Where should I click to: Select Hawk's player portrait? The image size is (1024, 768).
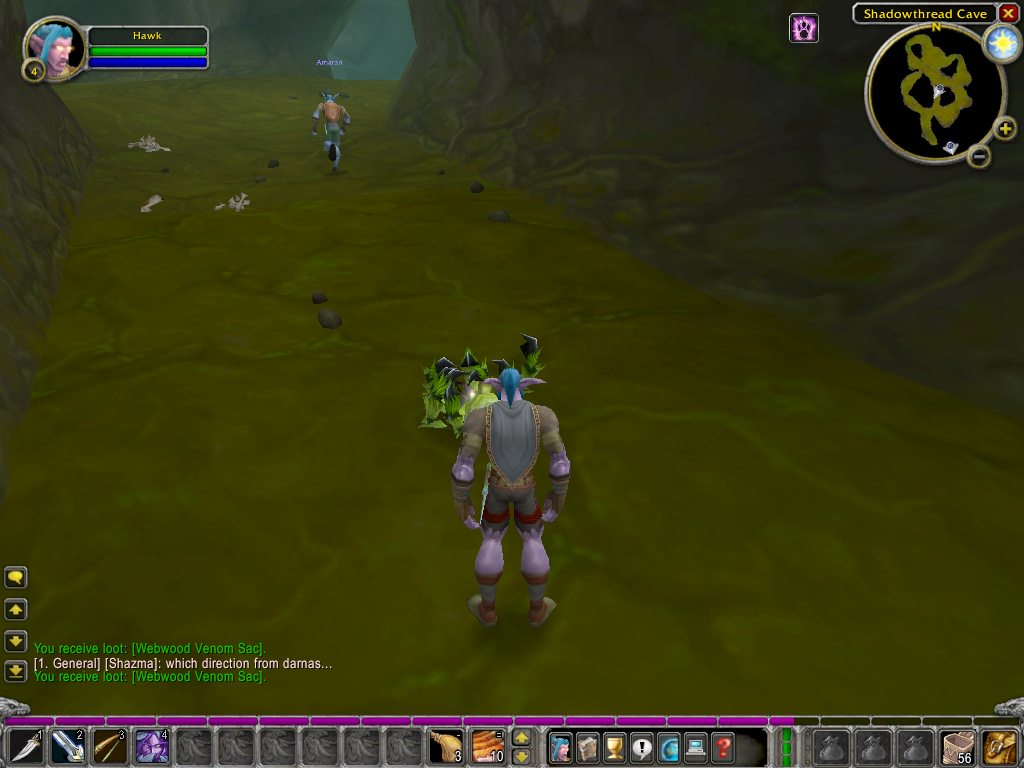coord(54,48)
